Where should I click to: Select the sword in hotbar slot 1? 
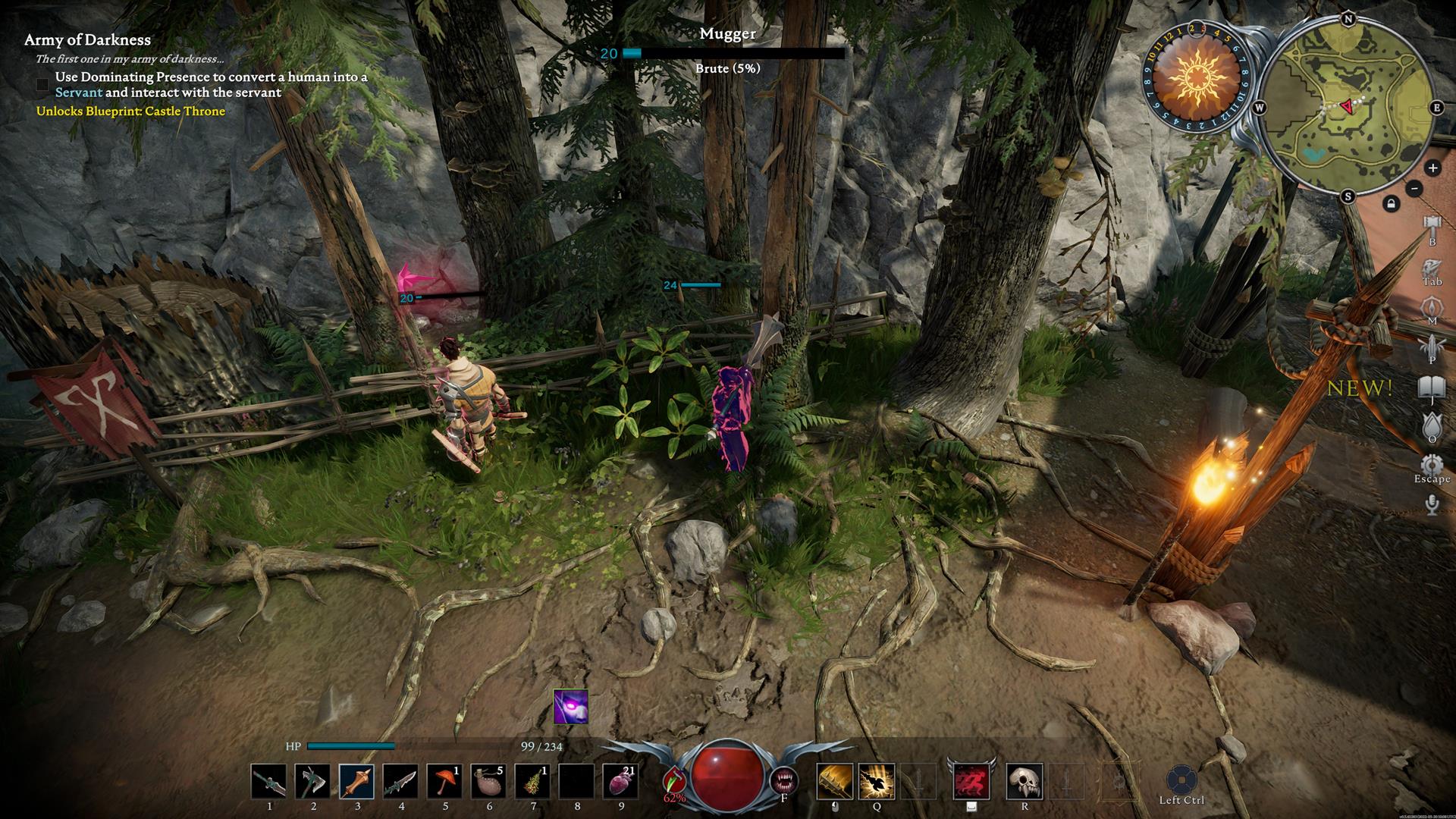click(269, 782)
